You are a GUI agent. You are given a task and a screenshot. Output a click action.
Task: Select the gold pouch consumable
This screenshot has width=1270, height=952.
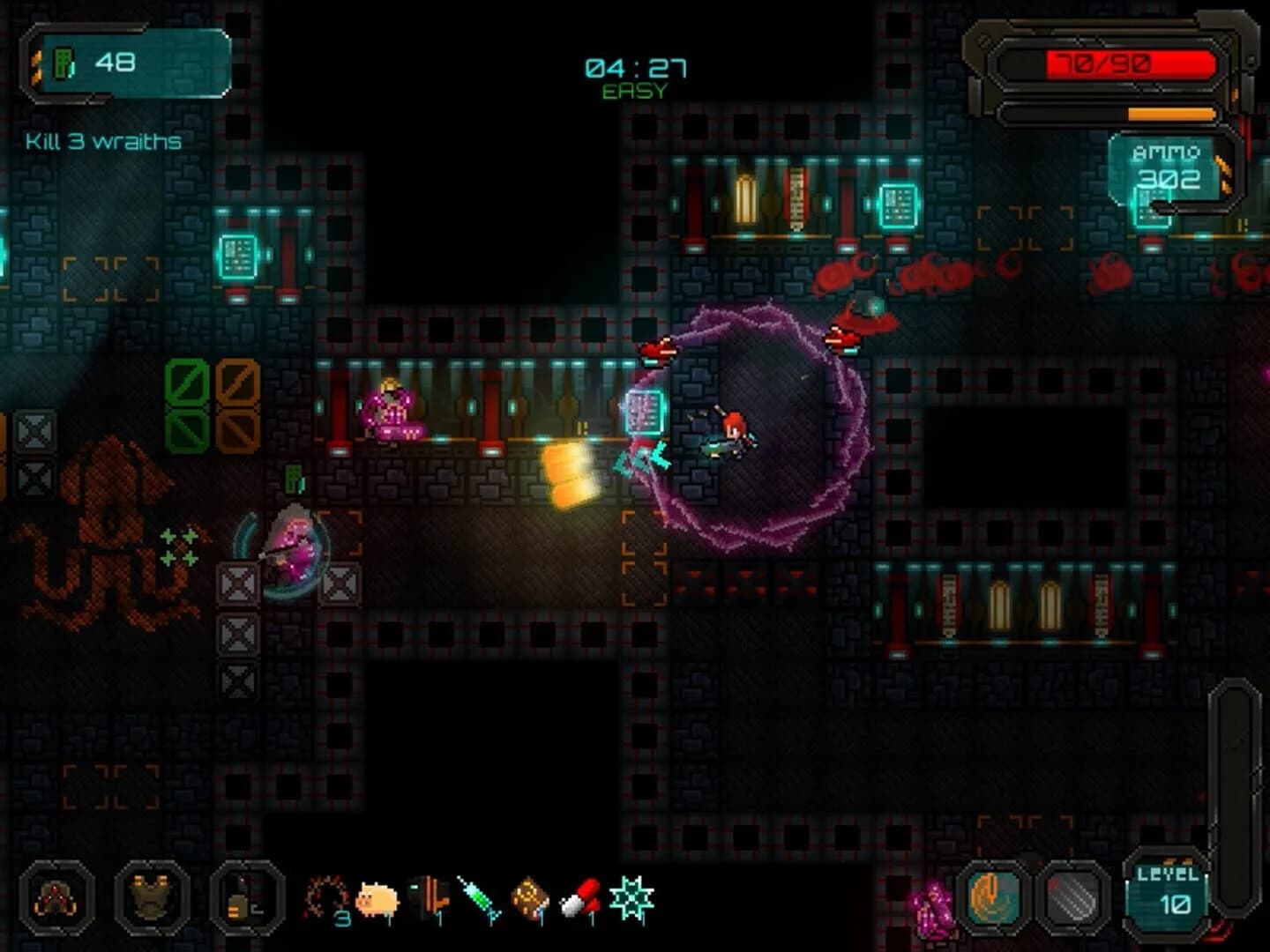[527, 897]
